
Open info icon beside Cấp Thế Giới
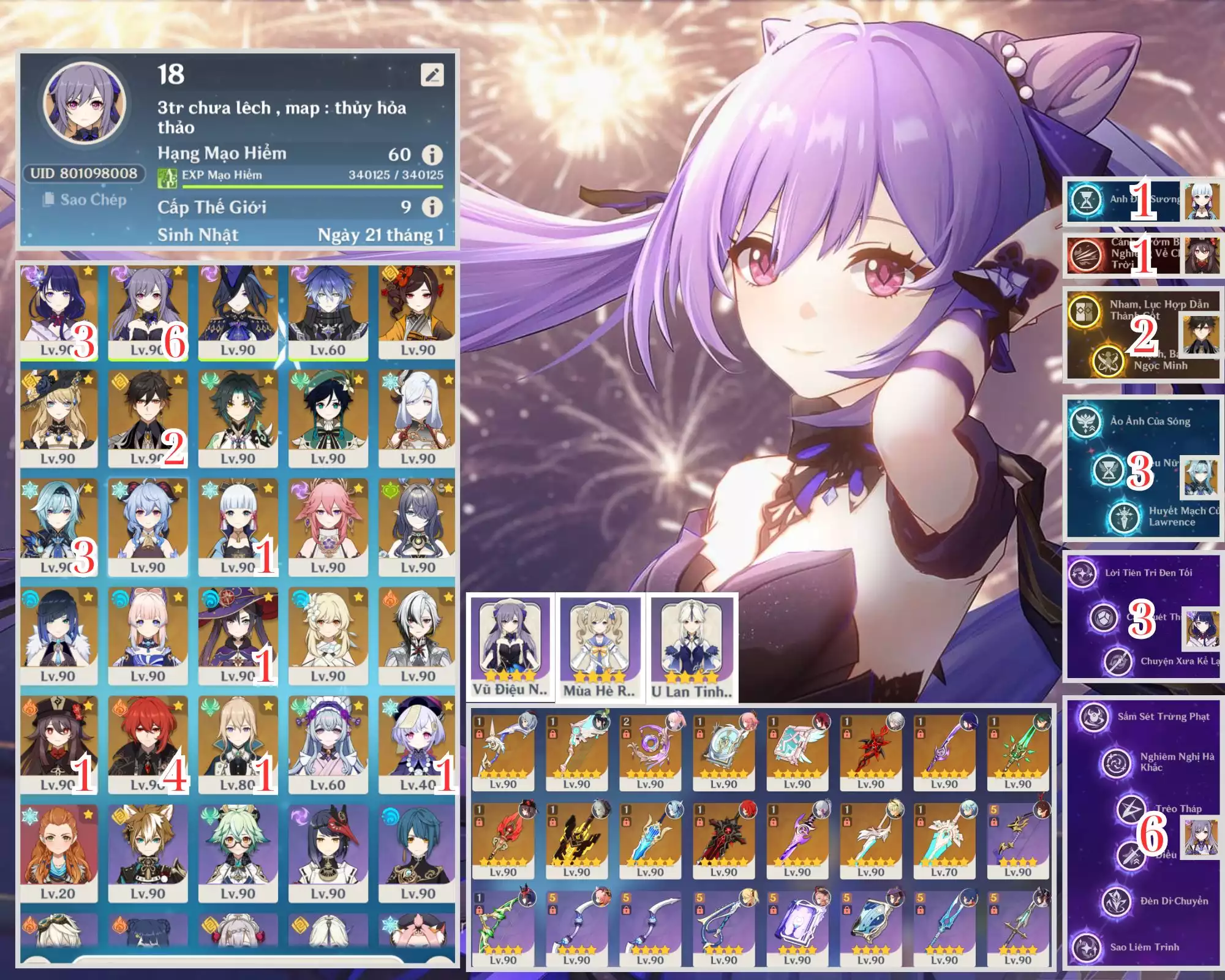coord(432,207)
